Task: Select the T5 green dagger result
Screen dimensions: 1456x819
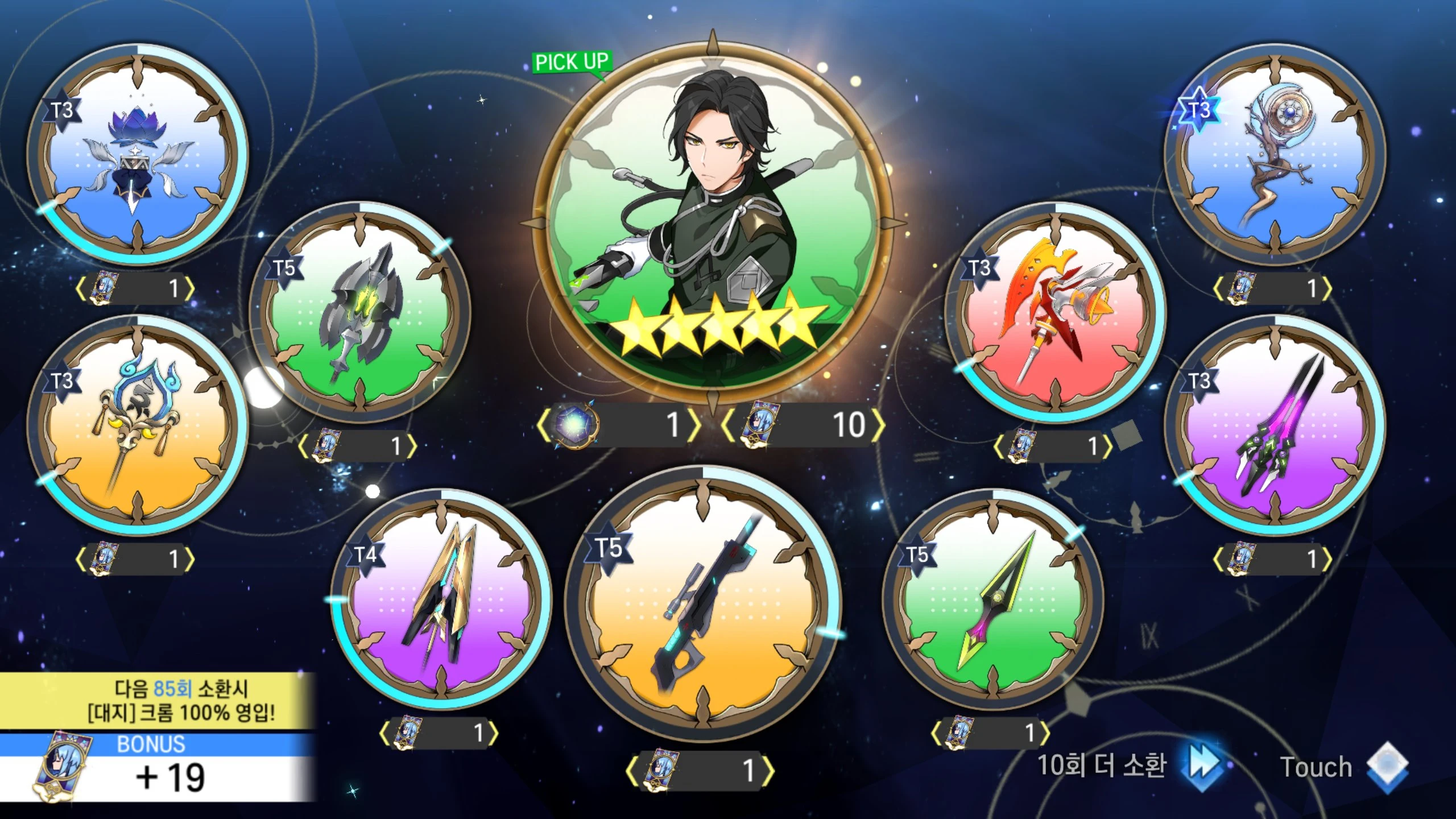Action: 993,599
